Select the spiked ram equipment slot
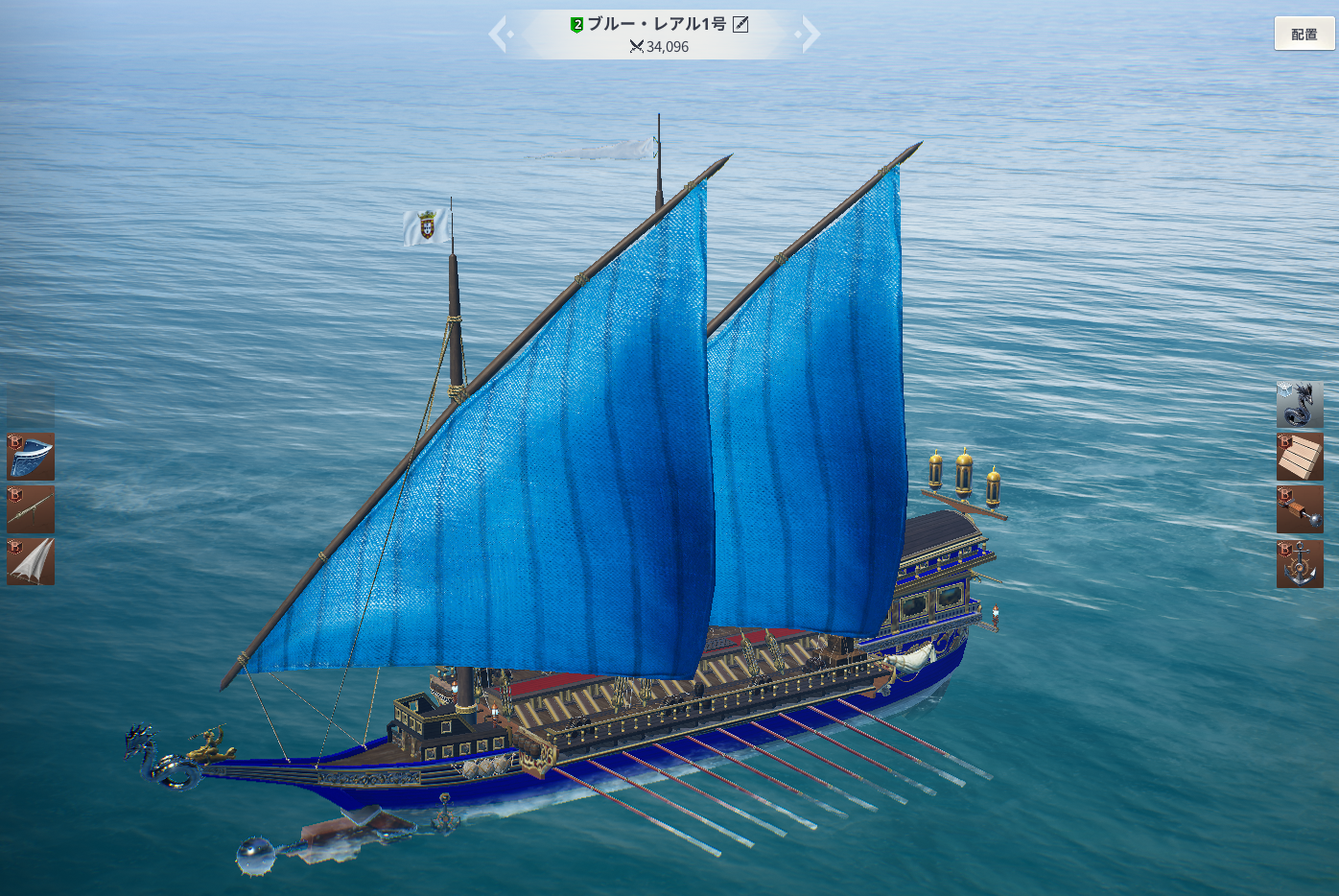 point(1300,509)
